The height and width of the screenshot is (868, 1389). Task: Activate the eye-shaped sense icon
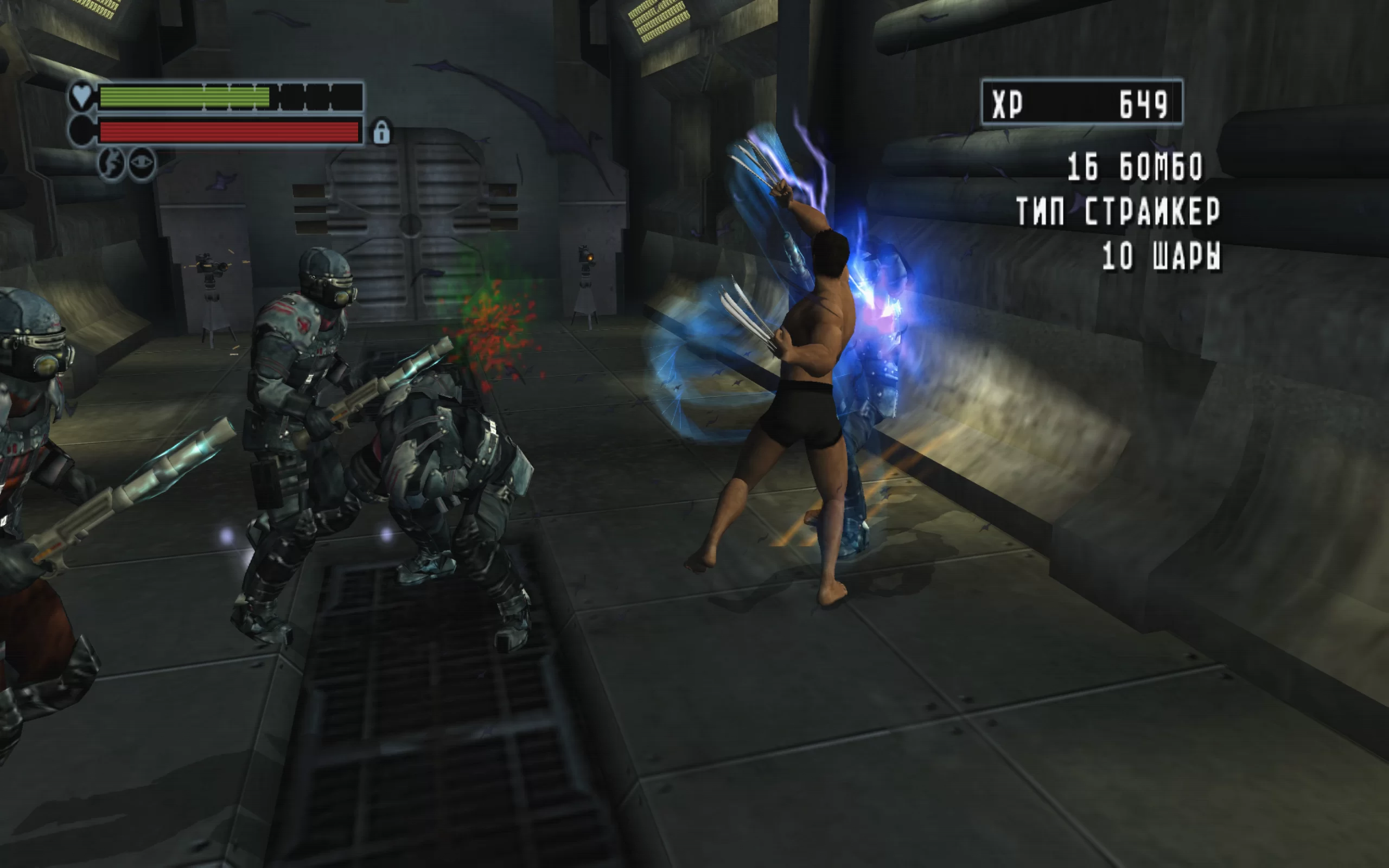141,164
